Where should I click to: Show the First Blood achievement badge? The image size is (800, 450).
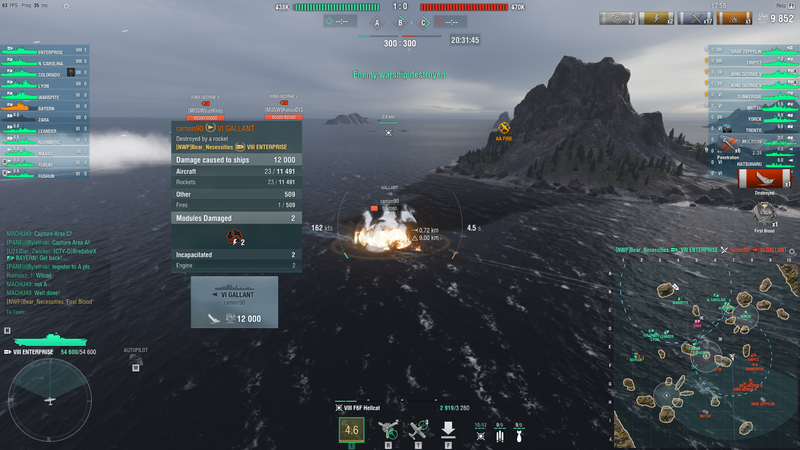coord(765,211)
